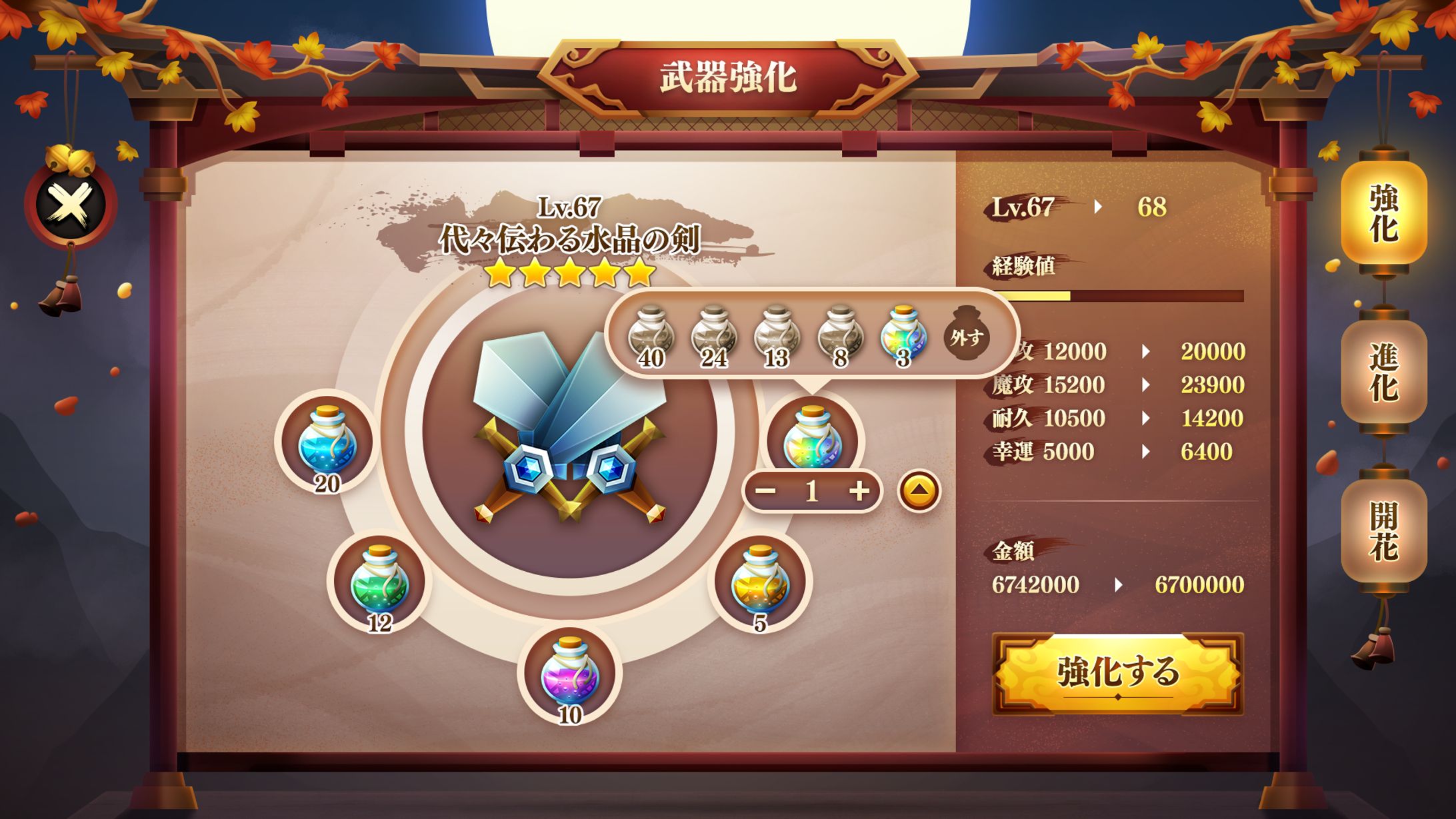Select the 開花 lantern tab
Image resolution: width=1456 pixels, height=819 pixels.
[1383, 532]
